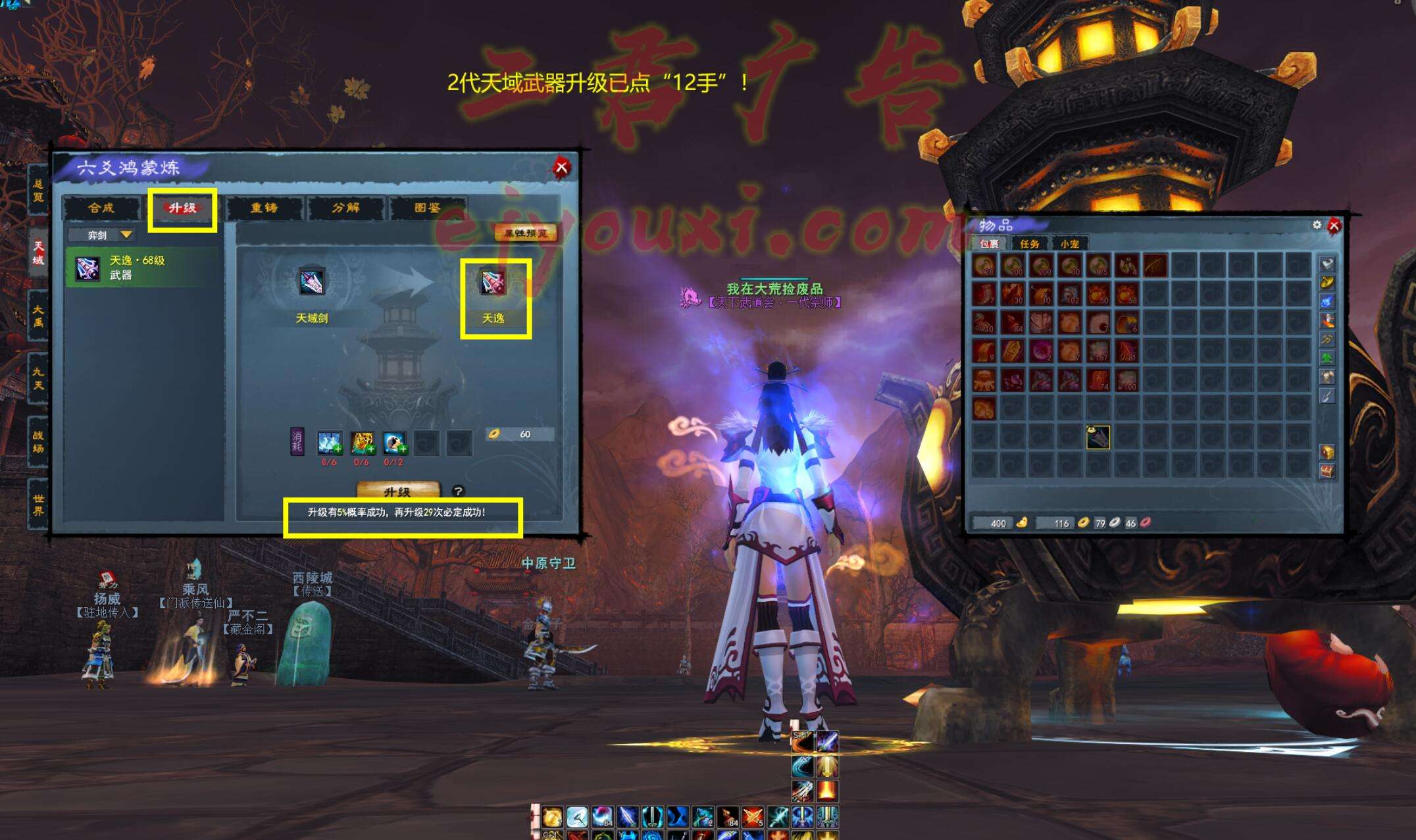Switch to the 九天 side tab
Screen dimensions: 1416x840
coord(38,378)
